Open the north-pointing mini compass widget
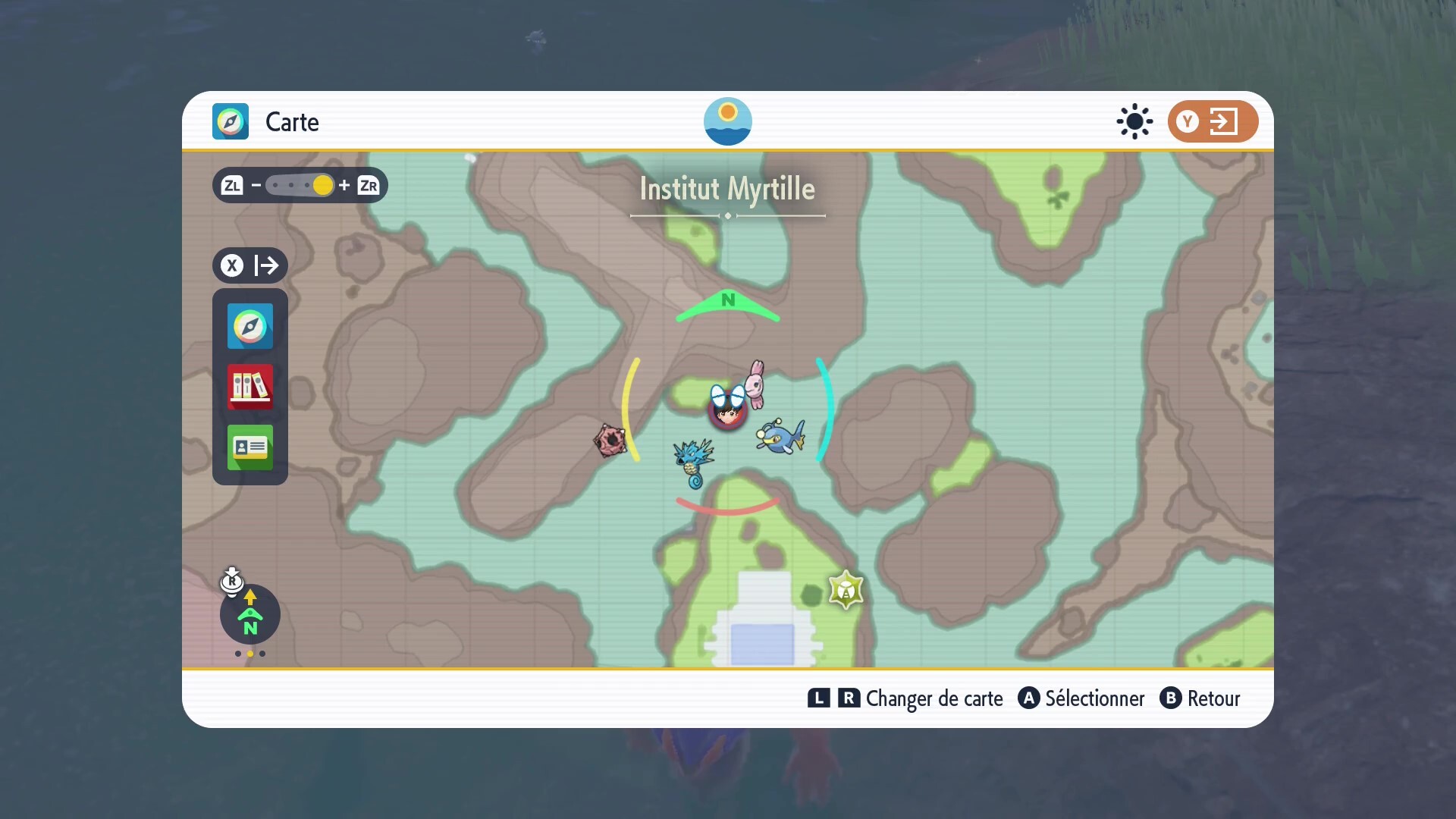The height and width of the screenshot is (819, 1456). point(249,616)
